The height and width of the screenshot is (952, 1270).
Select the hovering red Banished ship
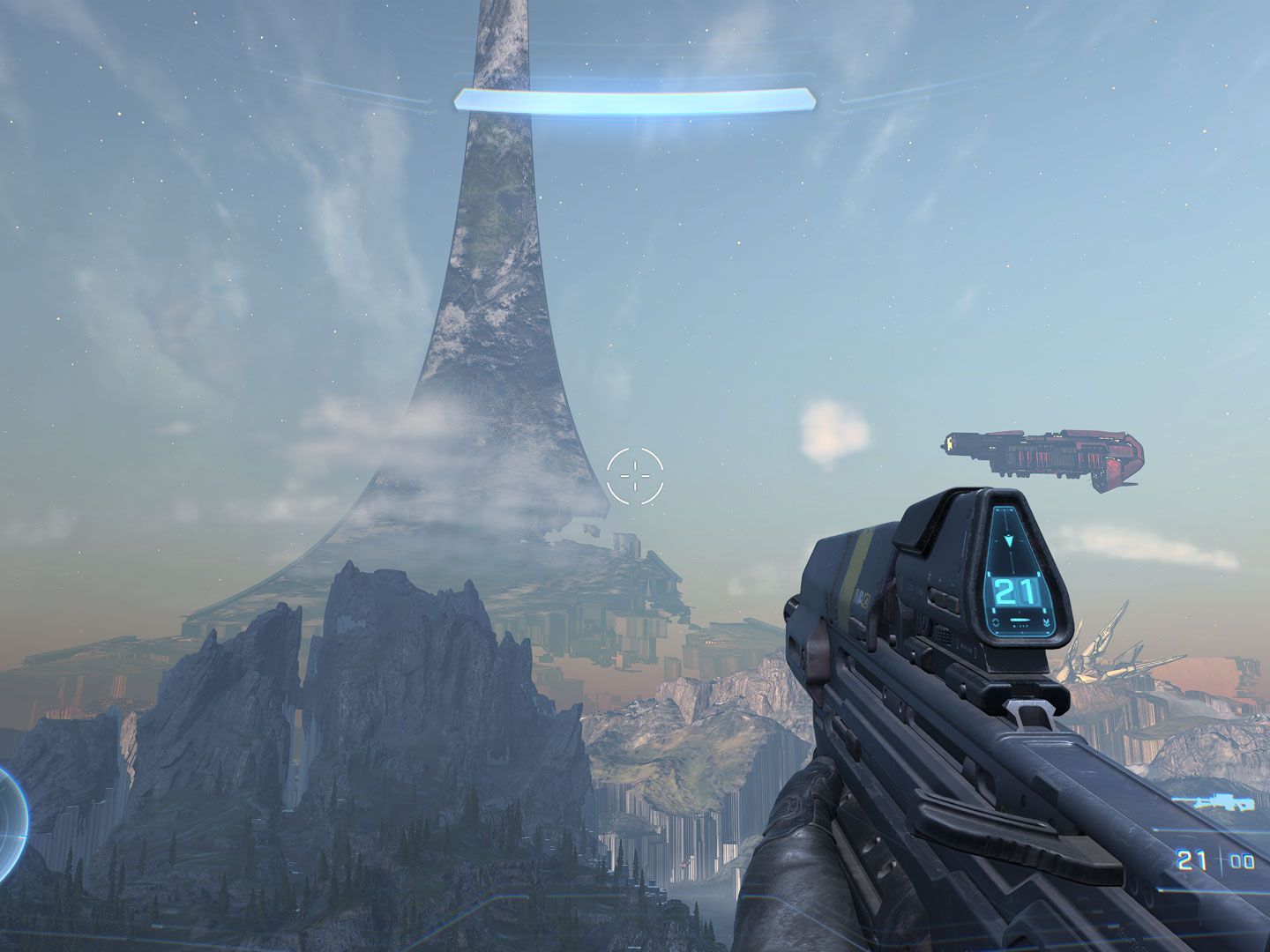(x=1041, y=454)
